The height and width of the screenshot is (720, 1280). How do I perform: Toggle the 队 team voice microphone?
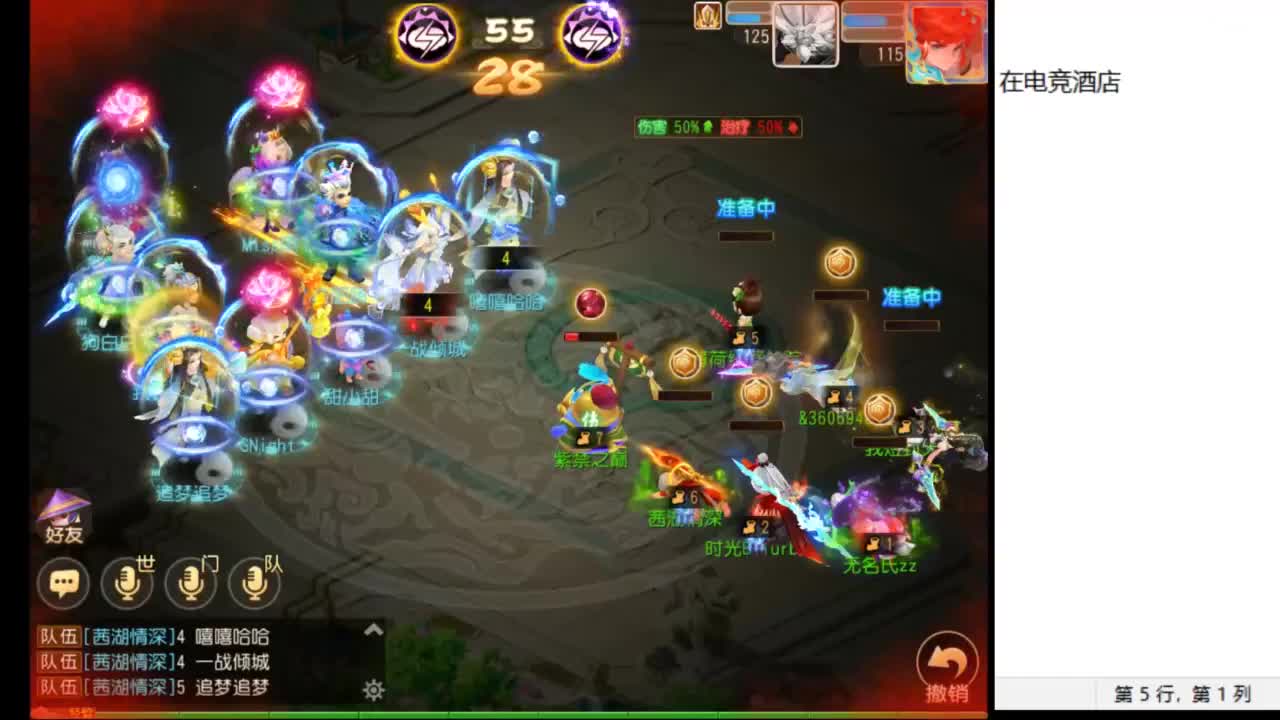point(256,584)
